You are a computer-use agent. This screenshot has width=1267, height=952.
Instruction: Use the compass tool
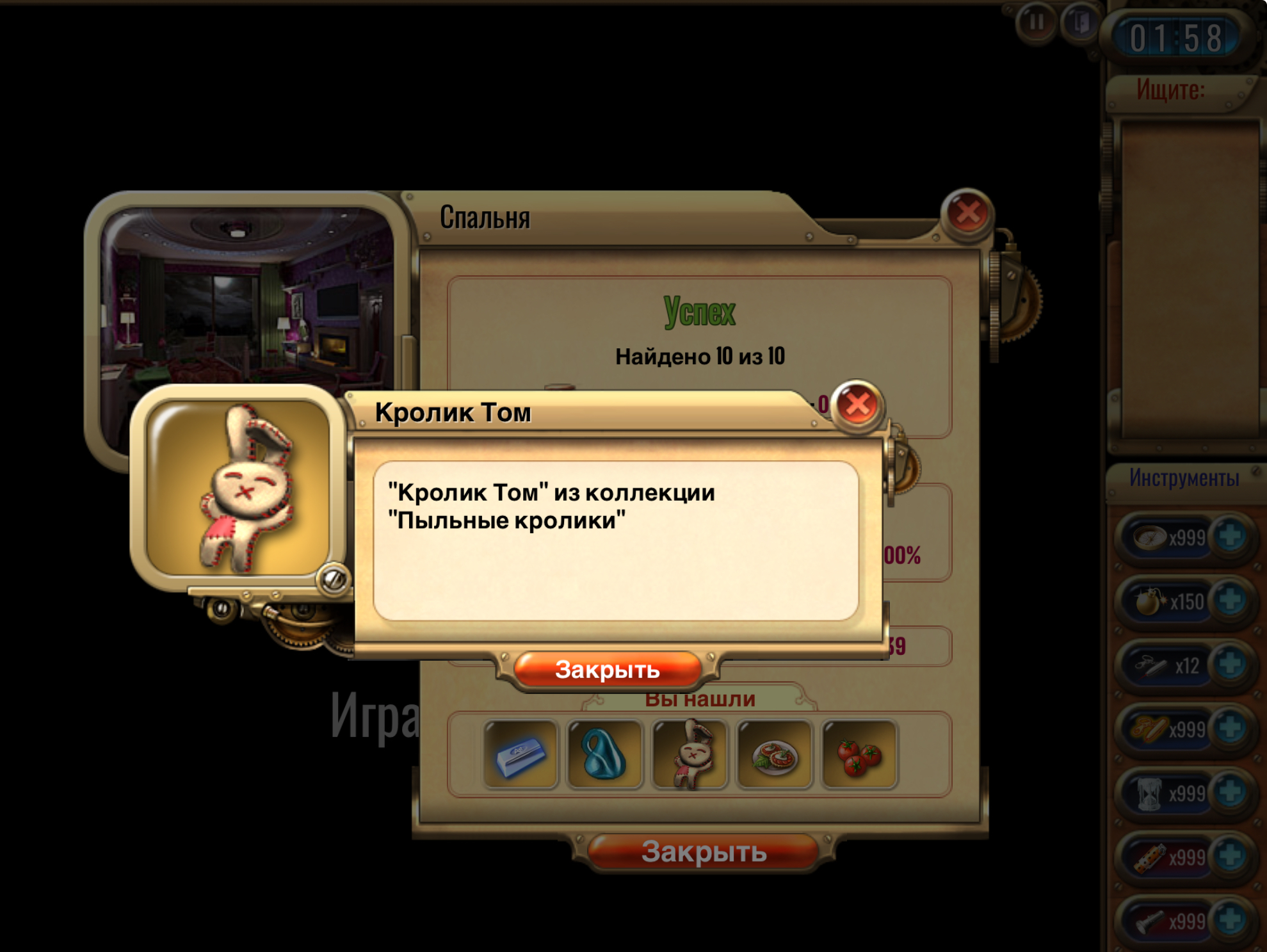(1150, 538)
